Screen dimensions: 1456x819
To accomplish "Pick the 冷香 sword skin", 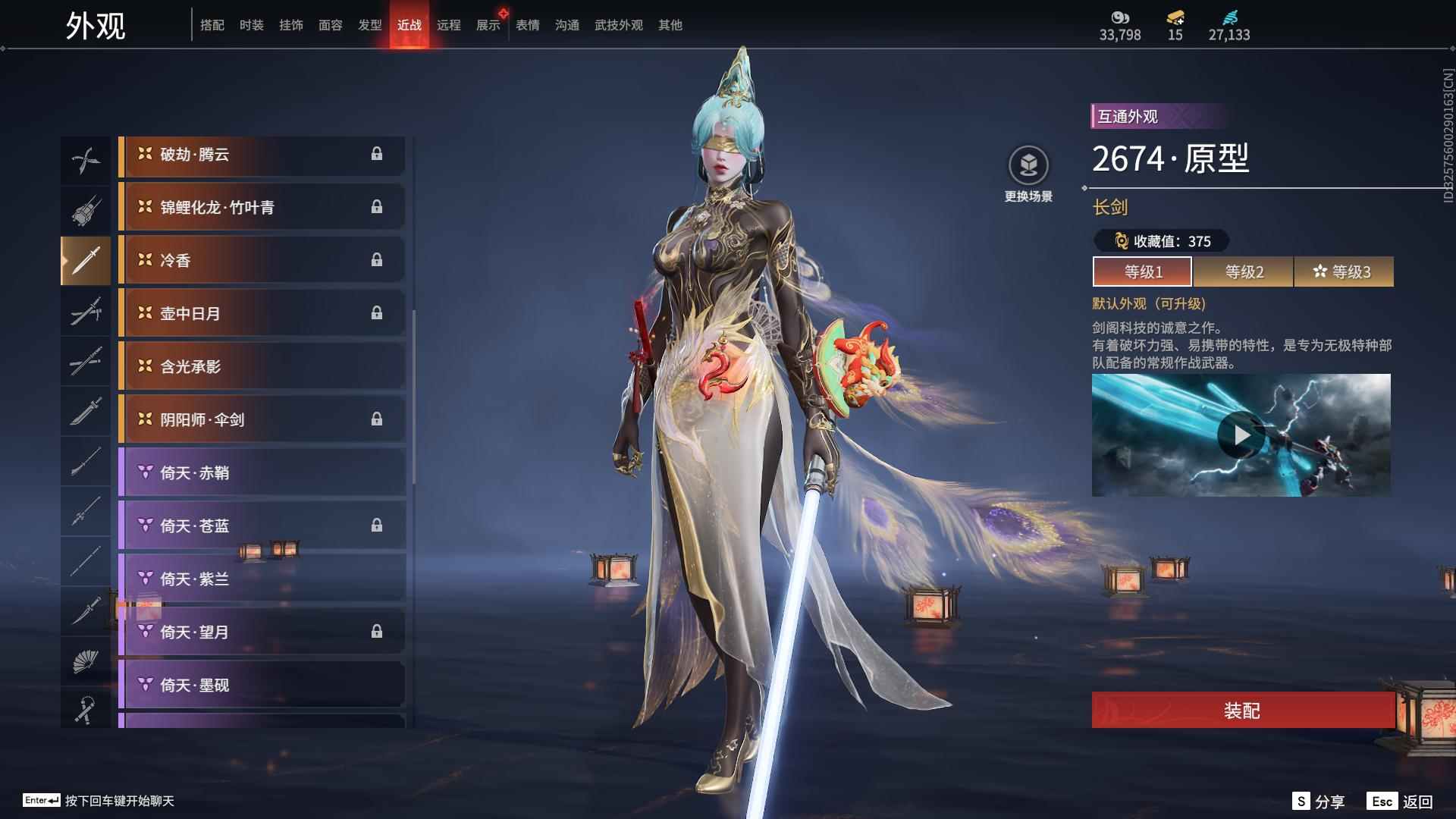I will click(262, 261).
